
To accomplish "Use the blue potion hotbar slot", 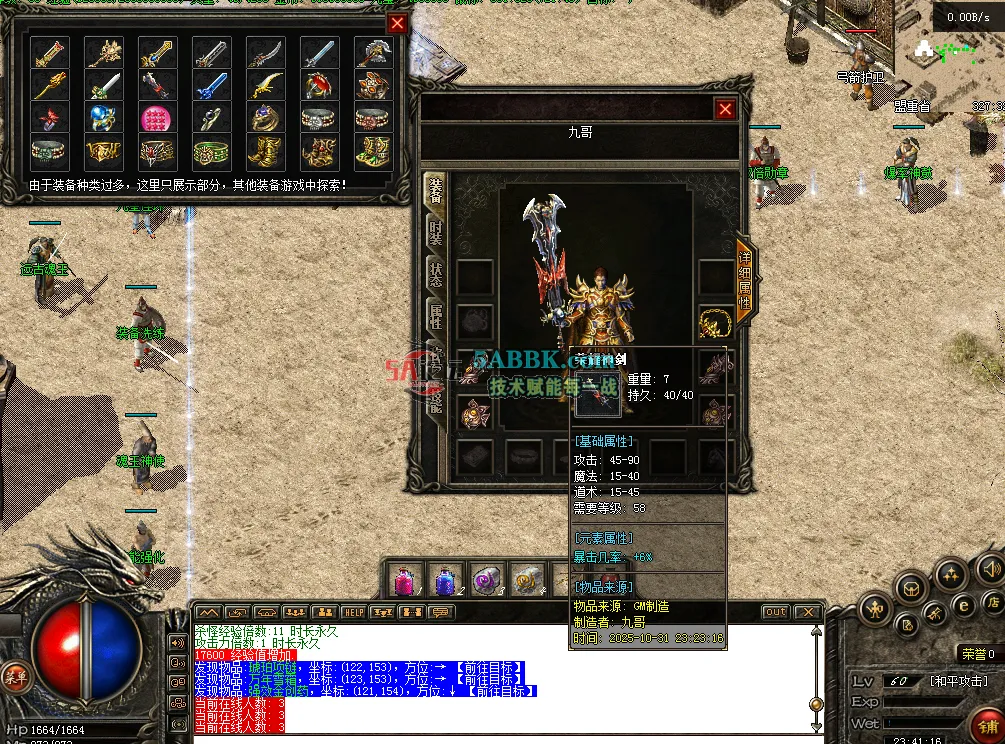I will (x=443, y=580).
